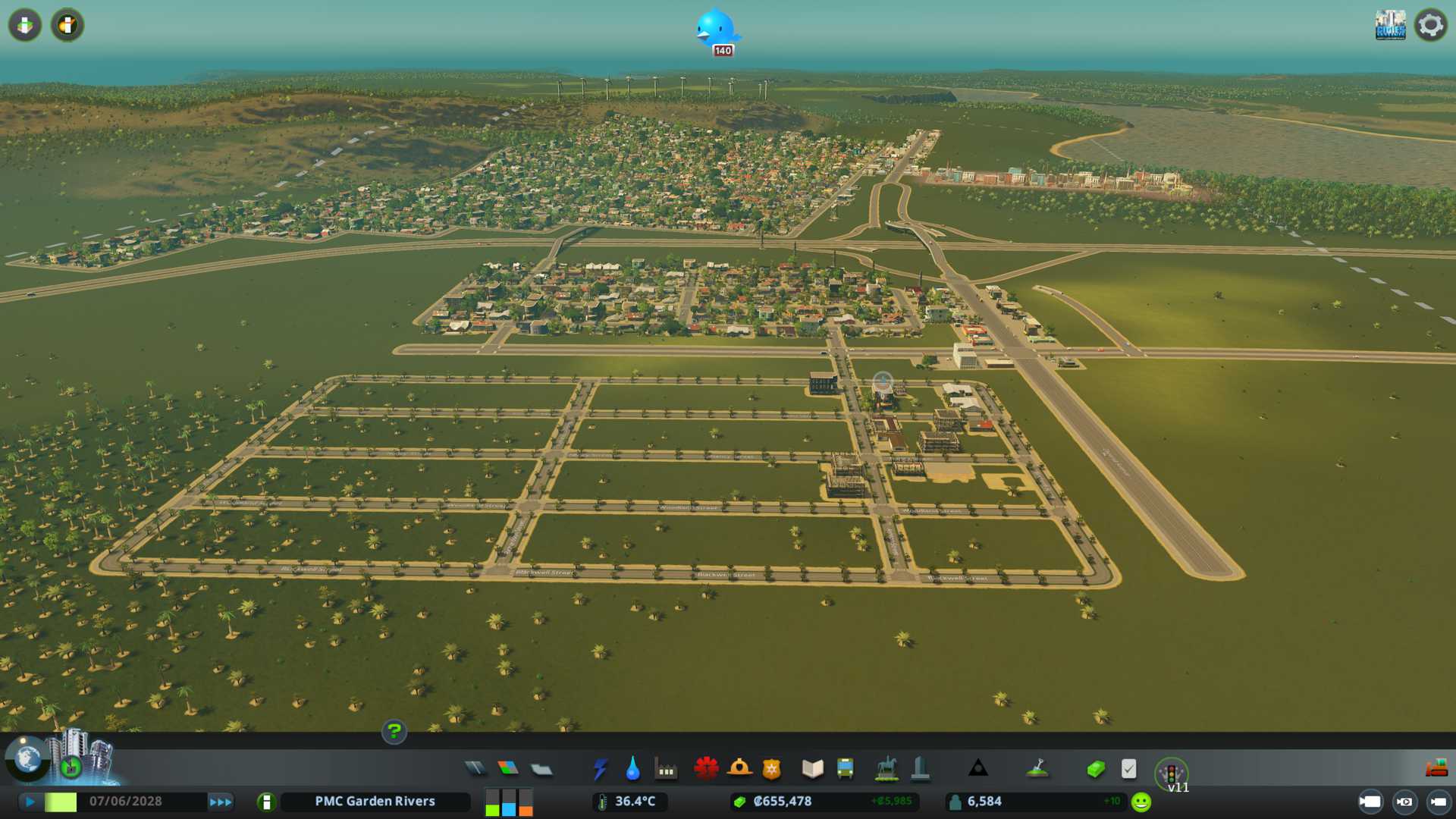The width and height of the screenshot is (1456, 819).
Task: Open the green city info button
Action: pos(266,802)
